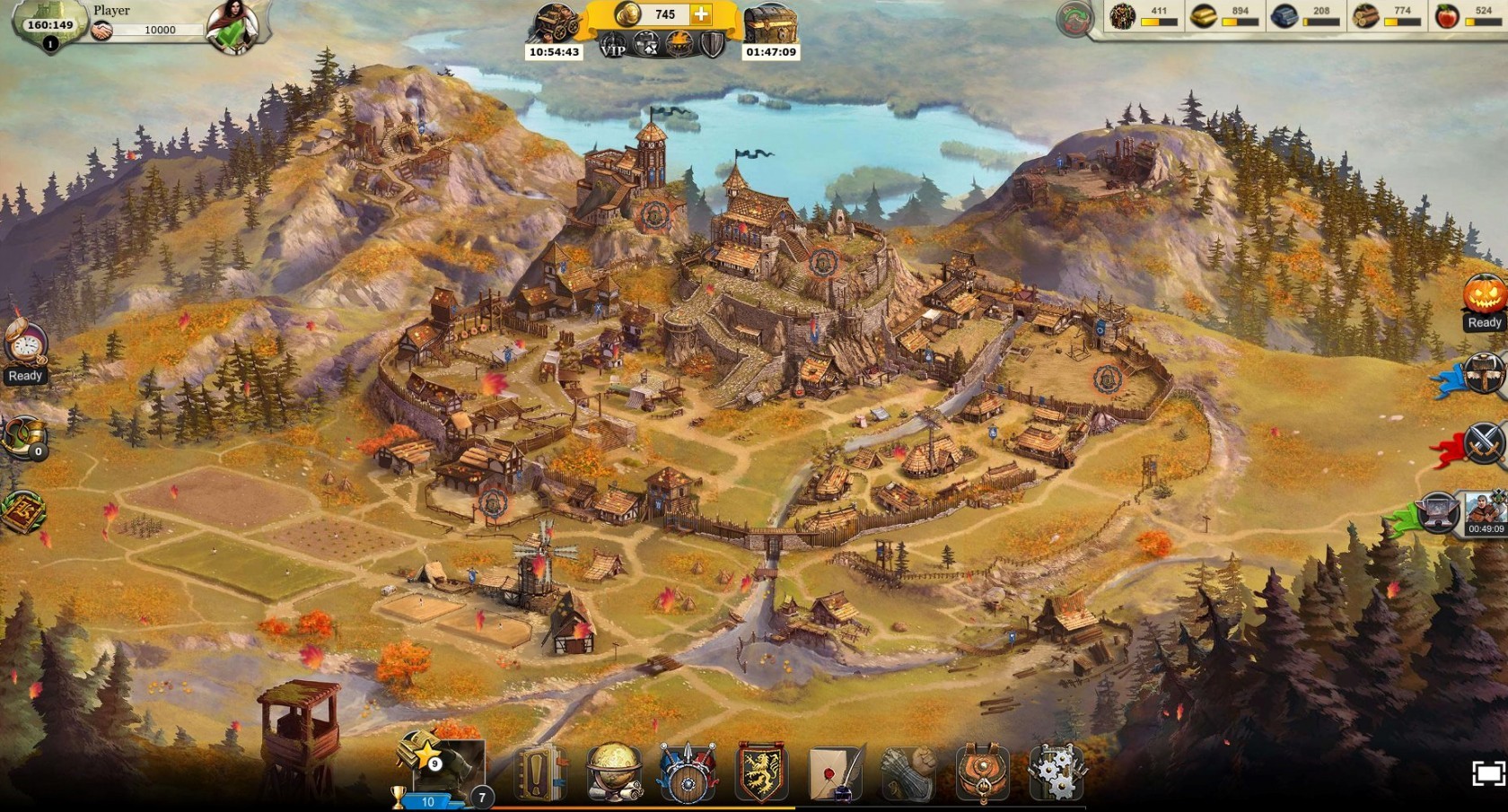Add more gold coins with the plus button
Image resolution: width=1508 pixels, height=812 pixels.
click(701, 14)
